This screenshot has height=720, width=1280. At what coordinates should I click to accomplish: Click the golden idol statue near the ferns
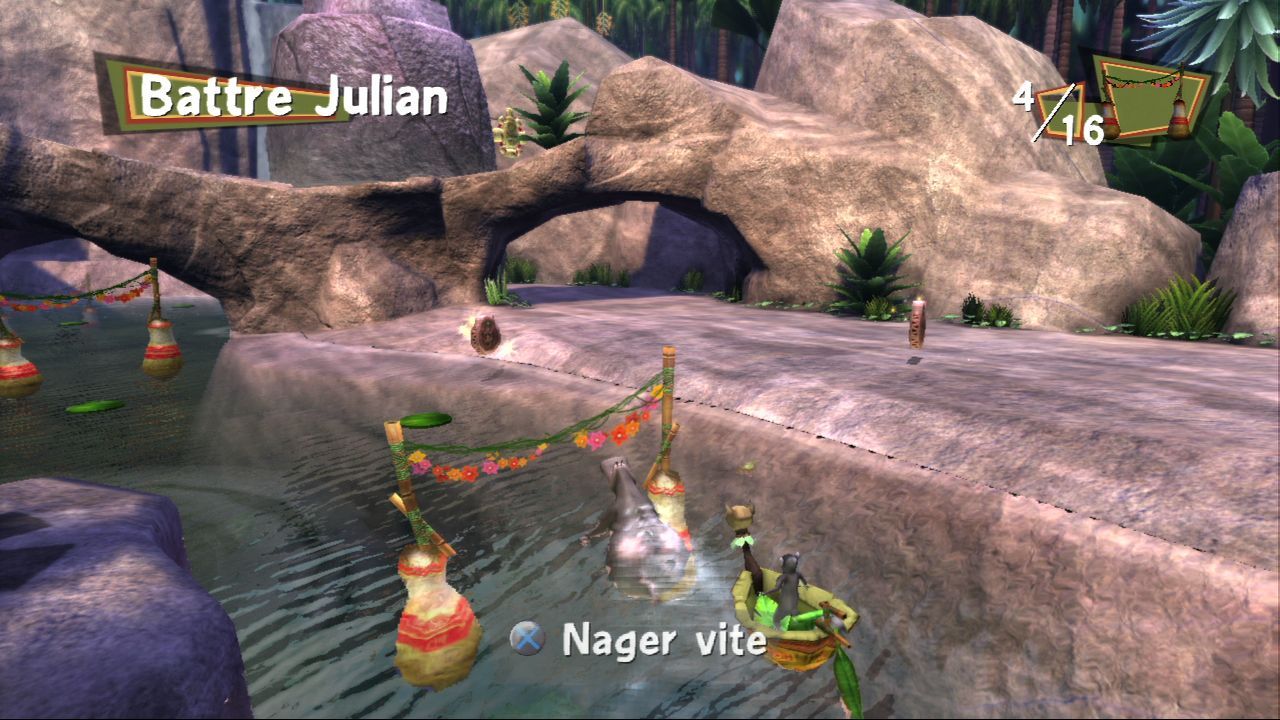click(511, 130)
